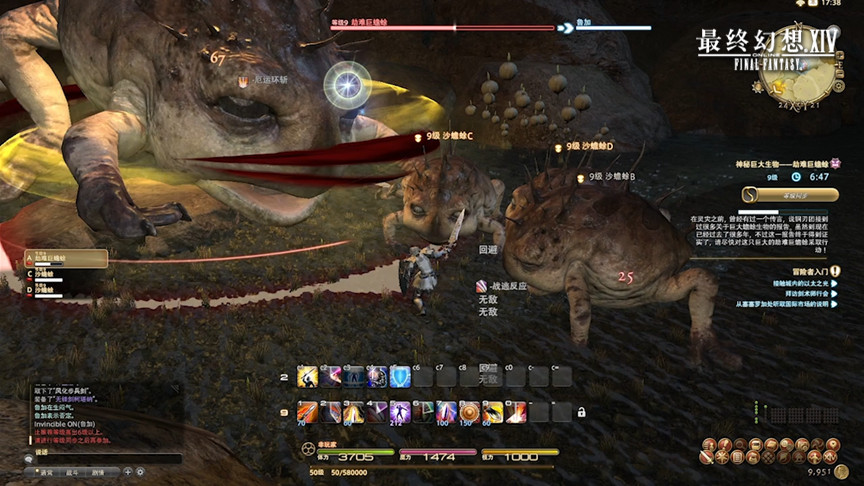Select the 通常 chat tab
This screenshot has width=864, height=486.
48,472
